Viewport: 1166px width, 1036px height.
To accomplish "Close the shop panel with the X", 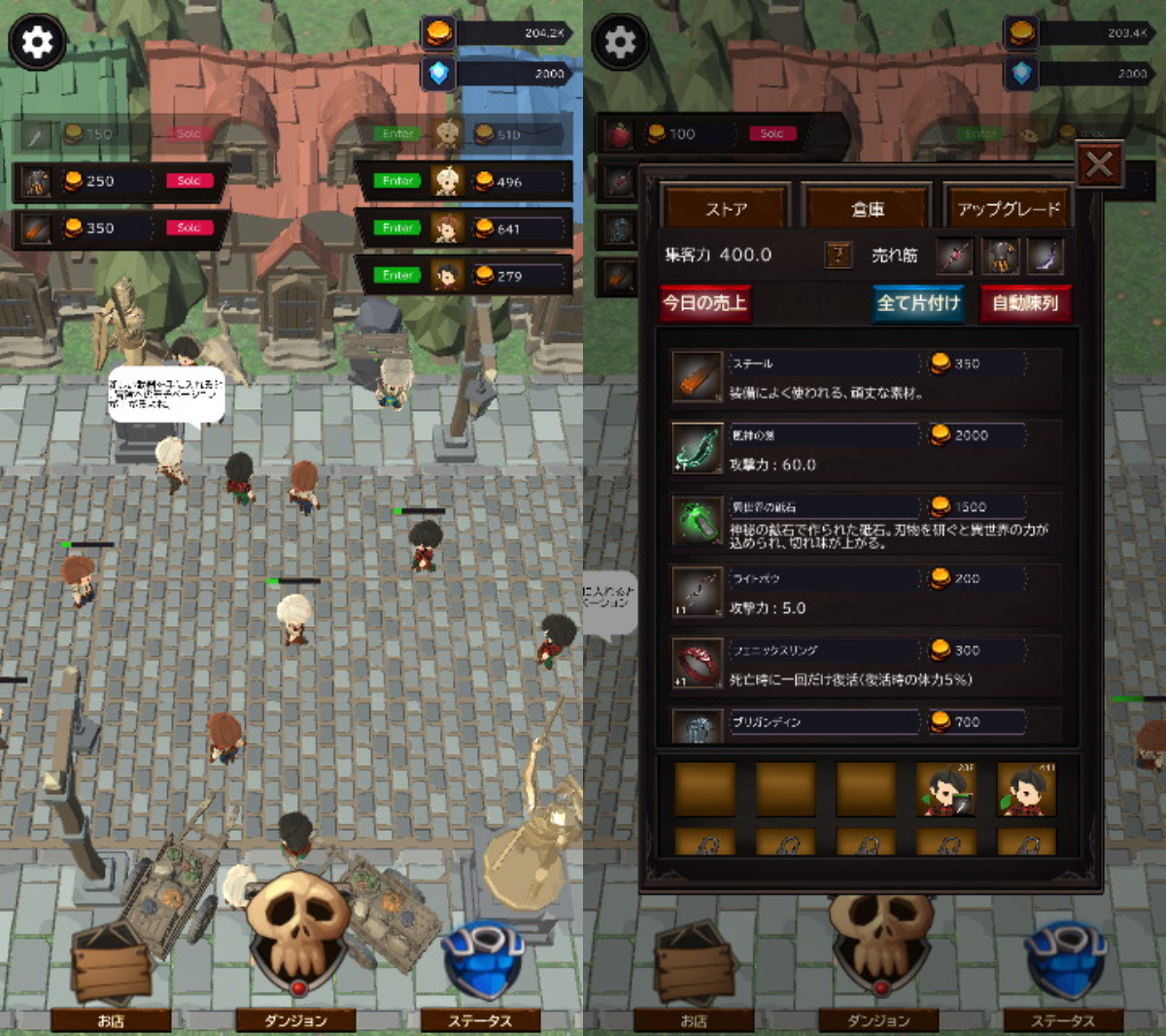I will (1099, 165).
